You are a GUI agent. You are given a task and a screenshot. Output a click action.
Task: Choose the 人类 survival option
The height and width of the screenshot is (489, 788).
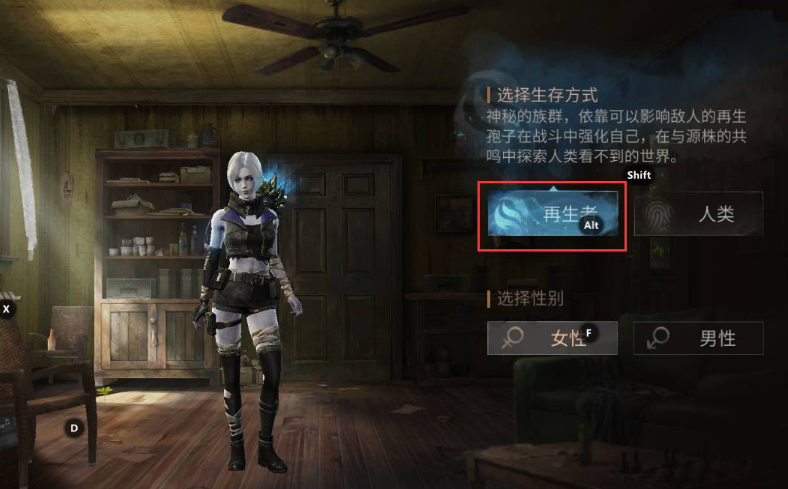(x=698, y=213)
